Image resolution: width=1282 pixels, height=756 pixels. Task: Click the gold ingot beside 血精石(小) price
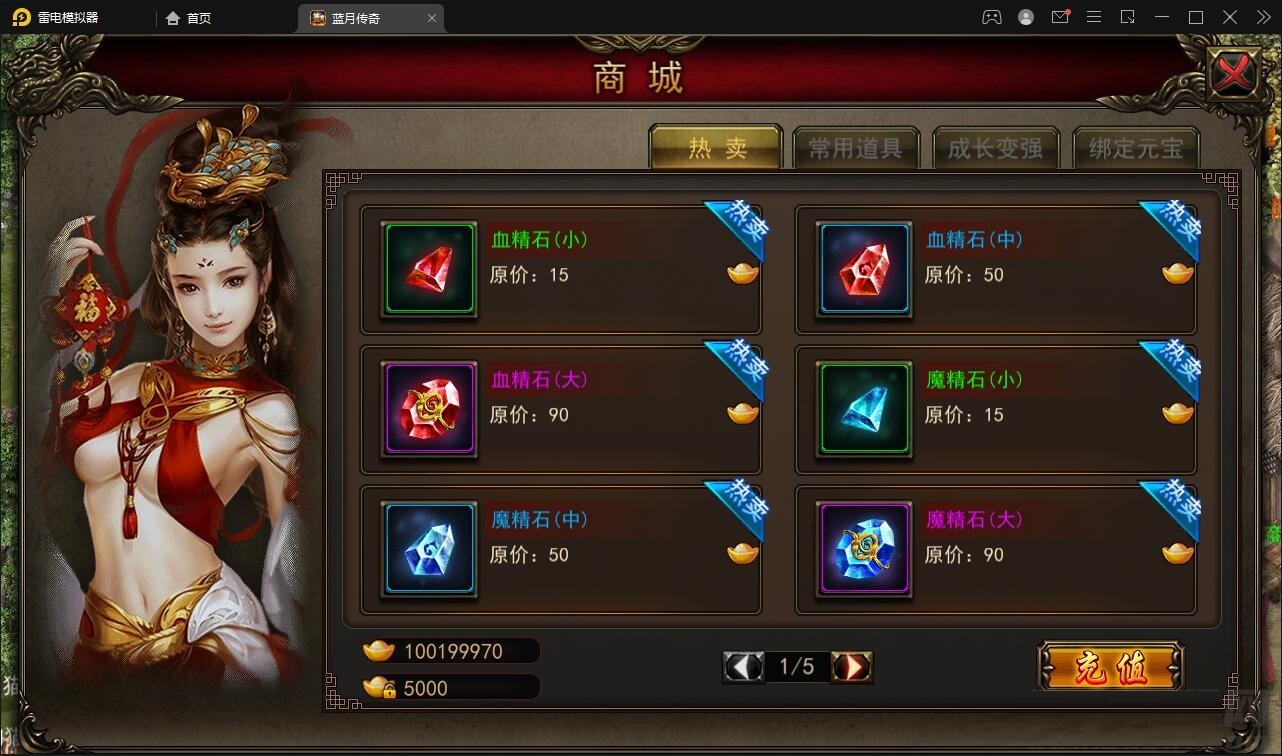pyautogui.click(x=741, y=272)
